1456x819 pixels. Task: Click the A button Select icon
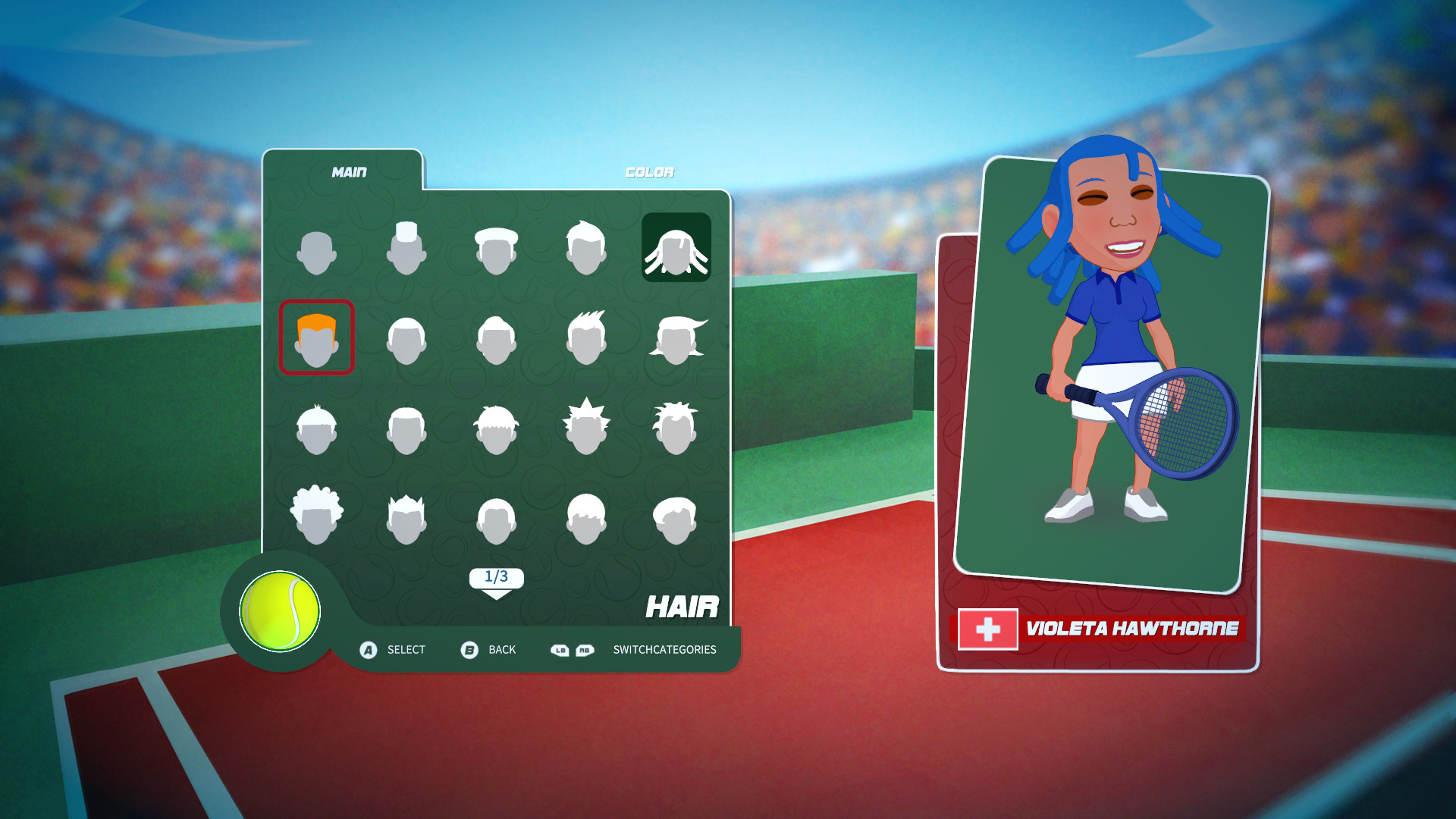(369, 650)
